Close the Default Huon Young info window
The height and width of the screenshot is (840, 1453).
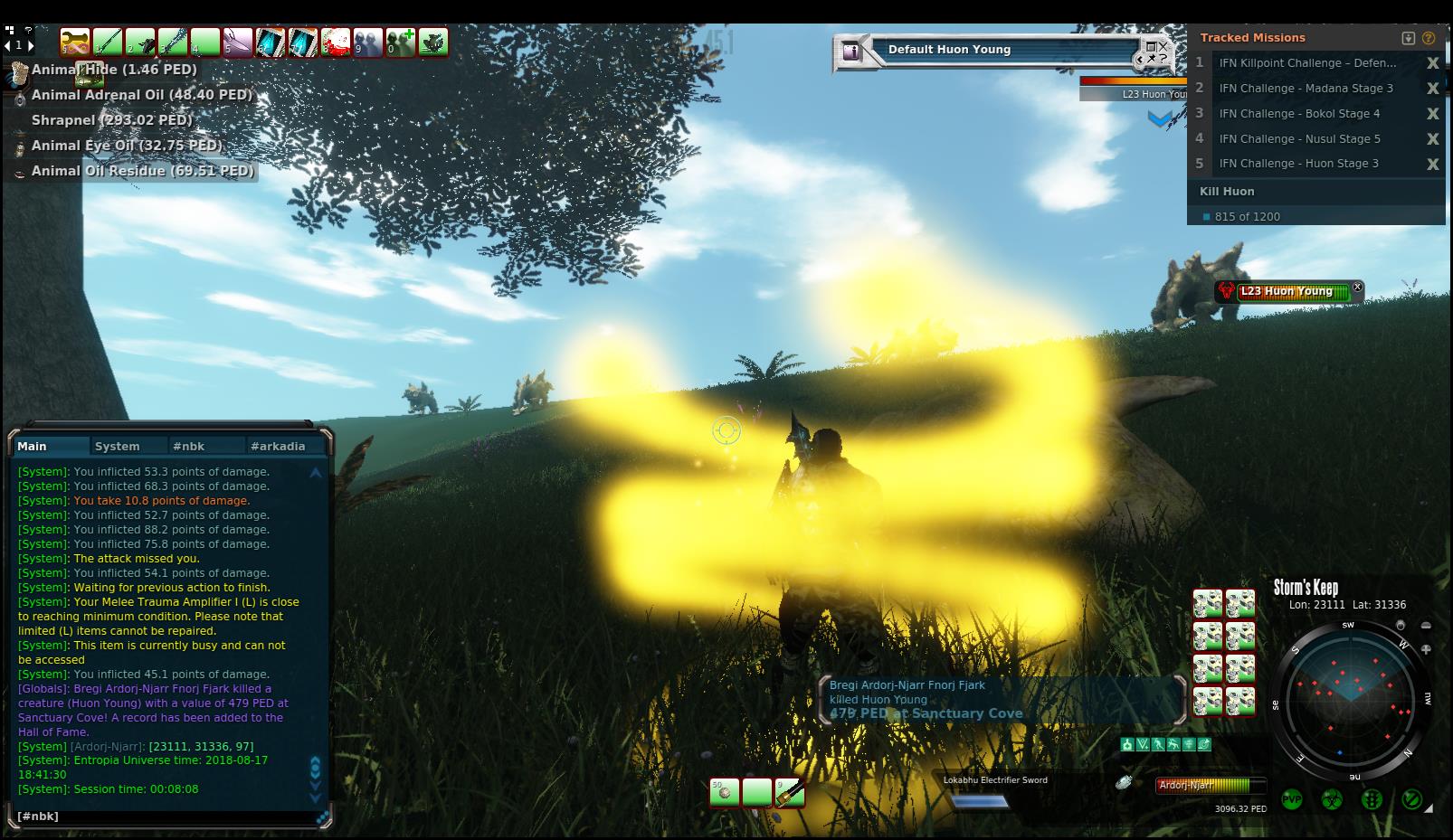pyautogui.click(x=1163, y=45)
